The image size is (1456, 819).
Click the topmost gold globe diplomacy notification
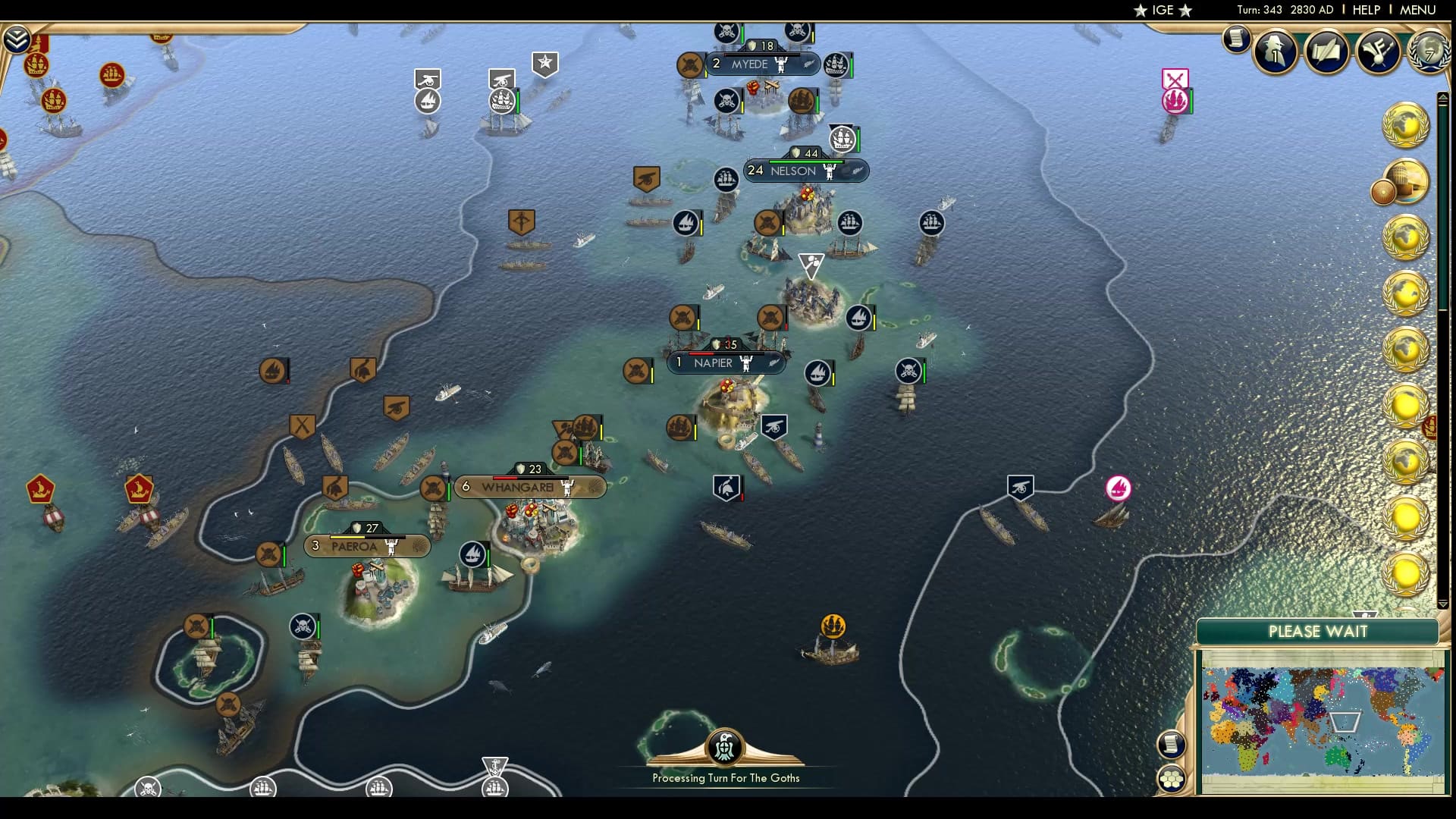tap(1409, 125)
